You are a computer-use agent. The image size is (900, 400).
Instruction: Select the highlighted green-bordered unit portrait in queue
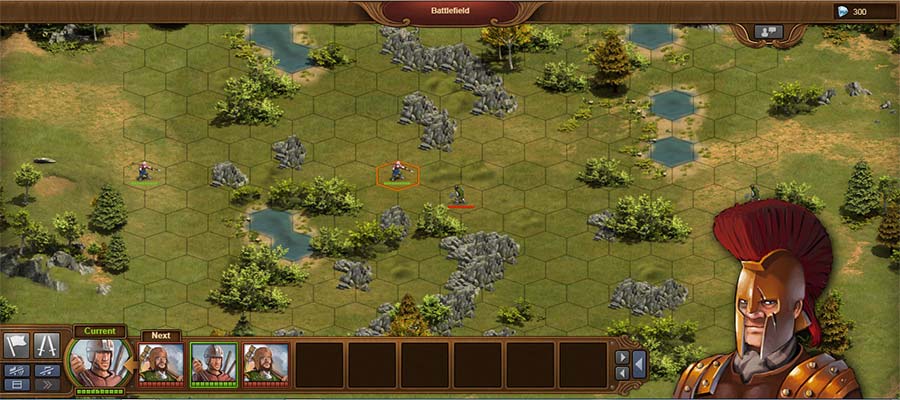pyautogui.click(x=213, y=363)
